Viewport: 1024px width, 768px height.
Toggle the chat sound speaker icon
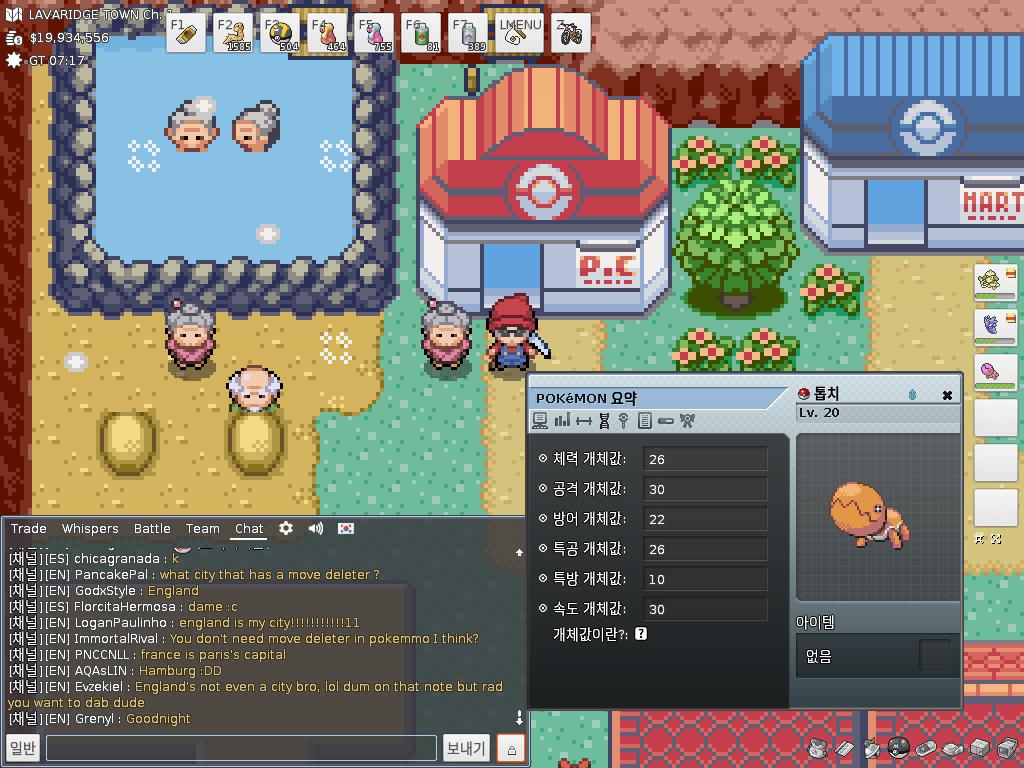point(316,528)
